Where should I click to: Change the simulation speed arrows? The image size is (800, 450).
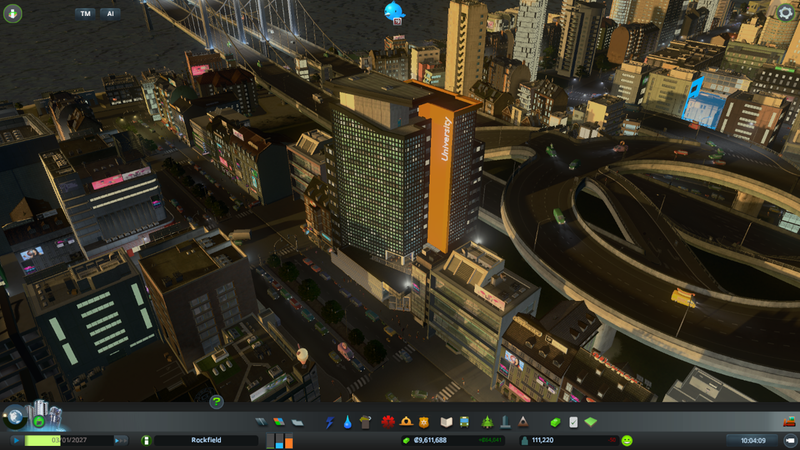(x=118, y=439)
